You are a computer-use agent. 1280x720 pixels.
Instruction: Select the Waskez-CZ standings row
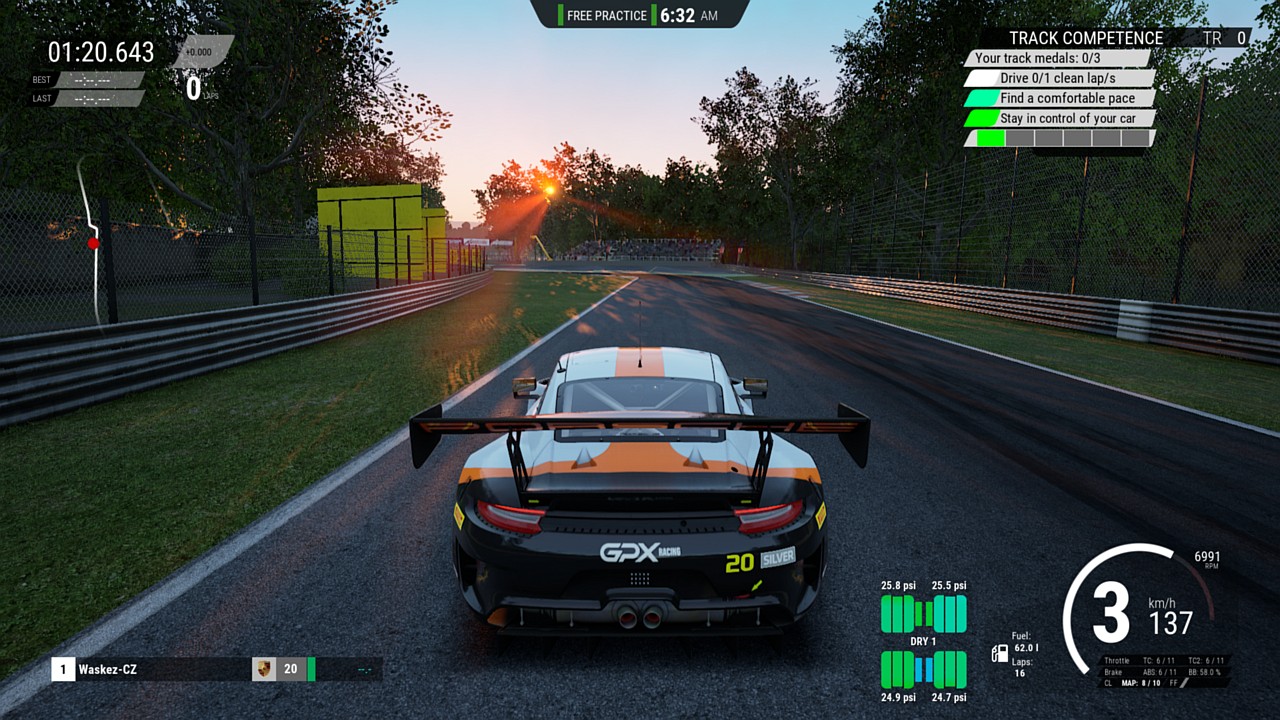tap(150, 669)
